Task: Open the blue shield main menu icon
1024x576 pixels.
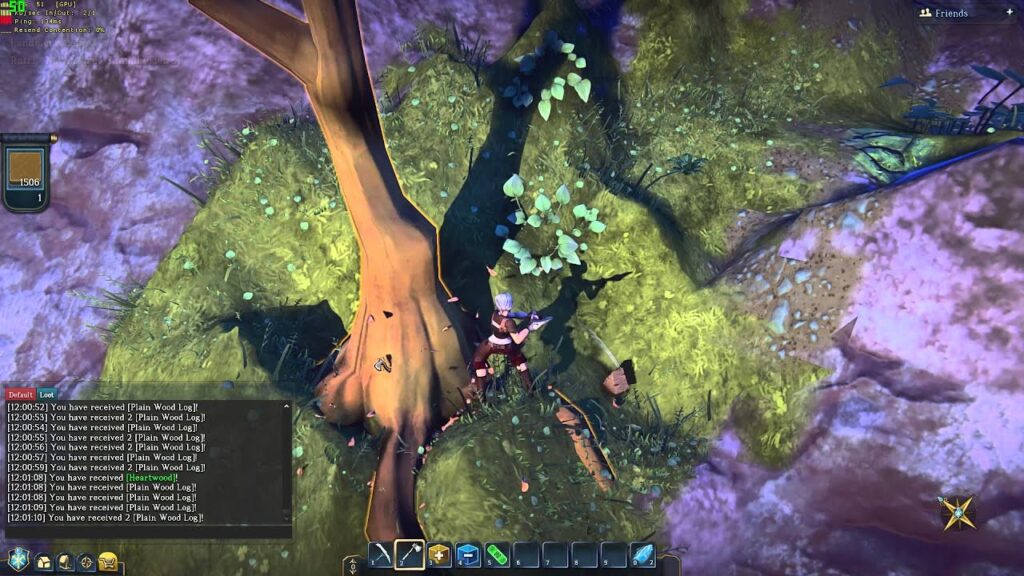Action: point(18,560)
